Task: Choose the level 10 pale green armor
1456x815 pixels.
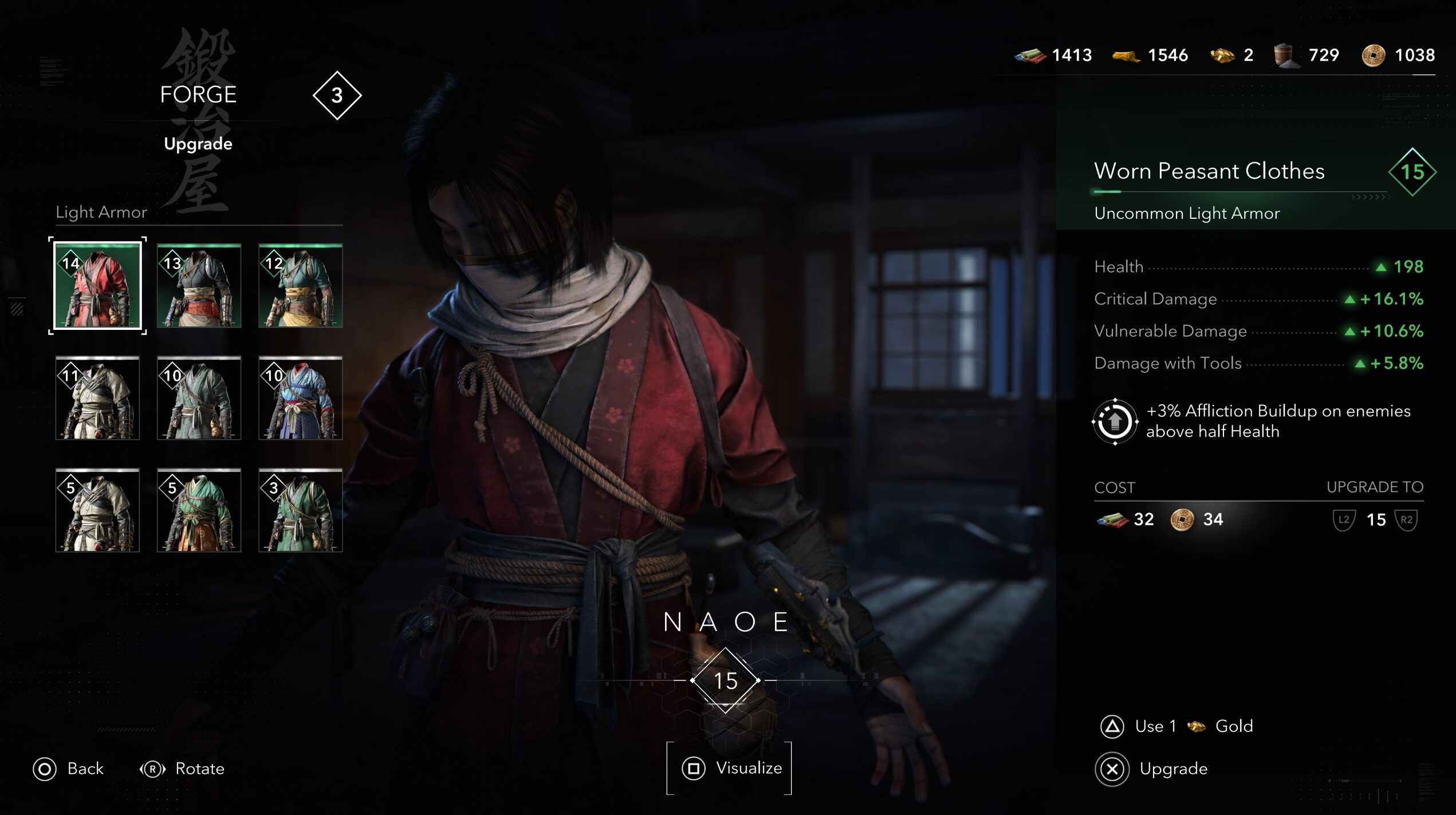Action: (x=199, y=398)
